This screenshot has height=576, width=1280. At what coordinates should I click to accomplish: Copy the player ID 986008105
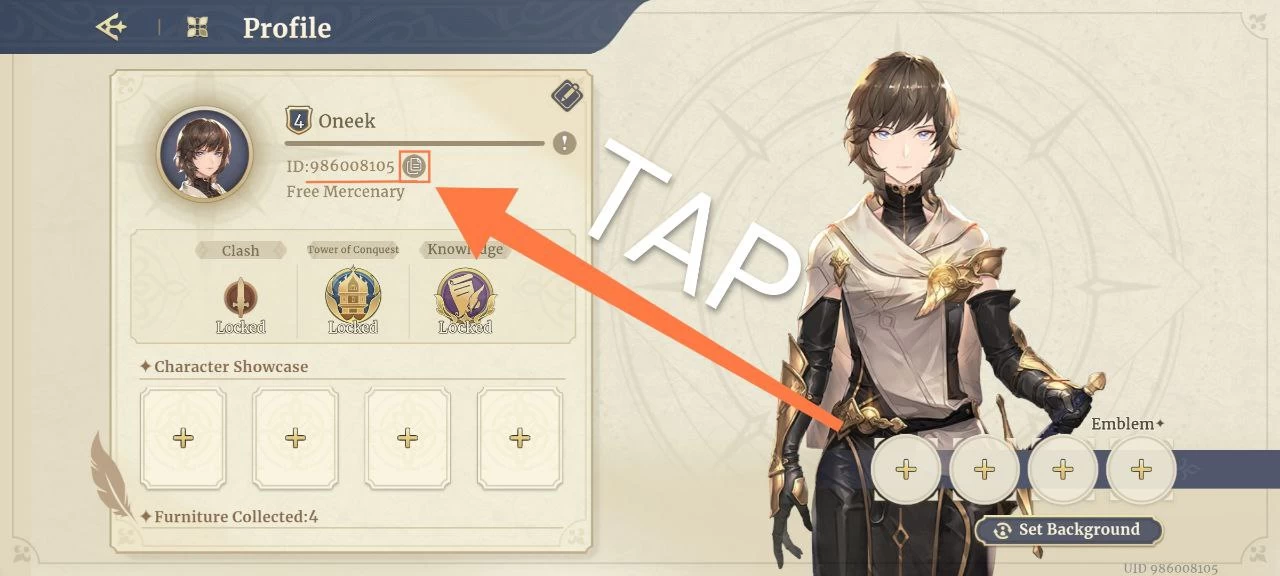(x=414, y=165)
